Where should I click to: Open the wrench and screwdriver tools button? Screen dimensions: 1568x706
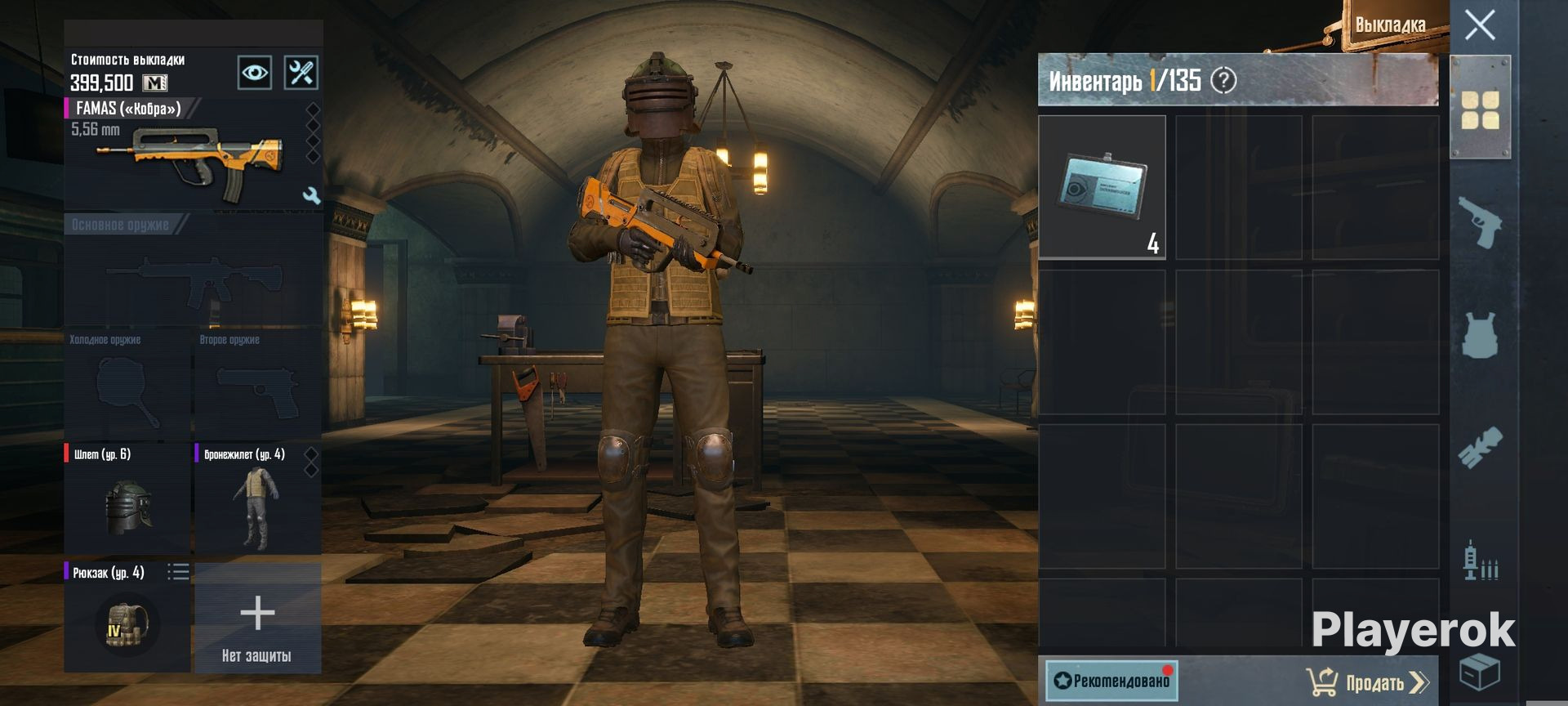(301, 73)
